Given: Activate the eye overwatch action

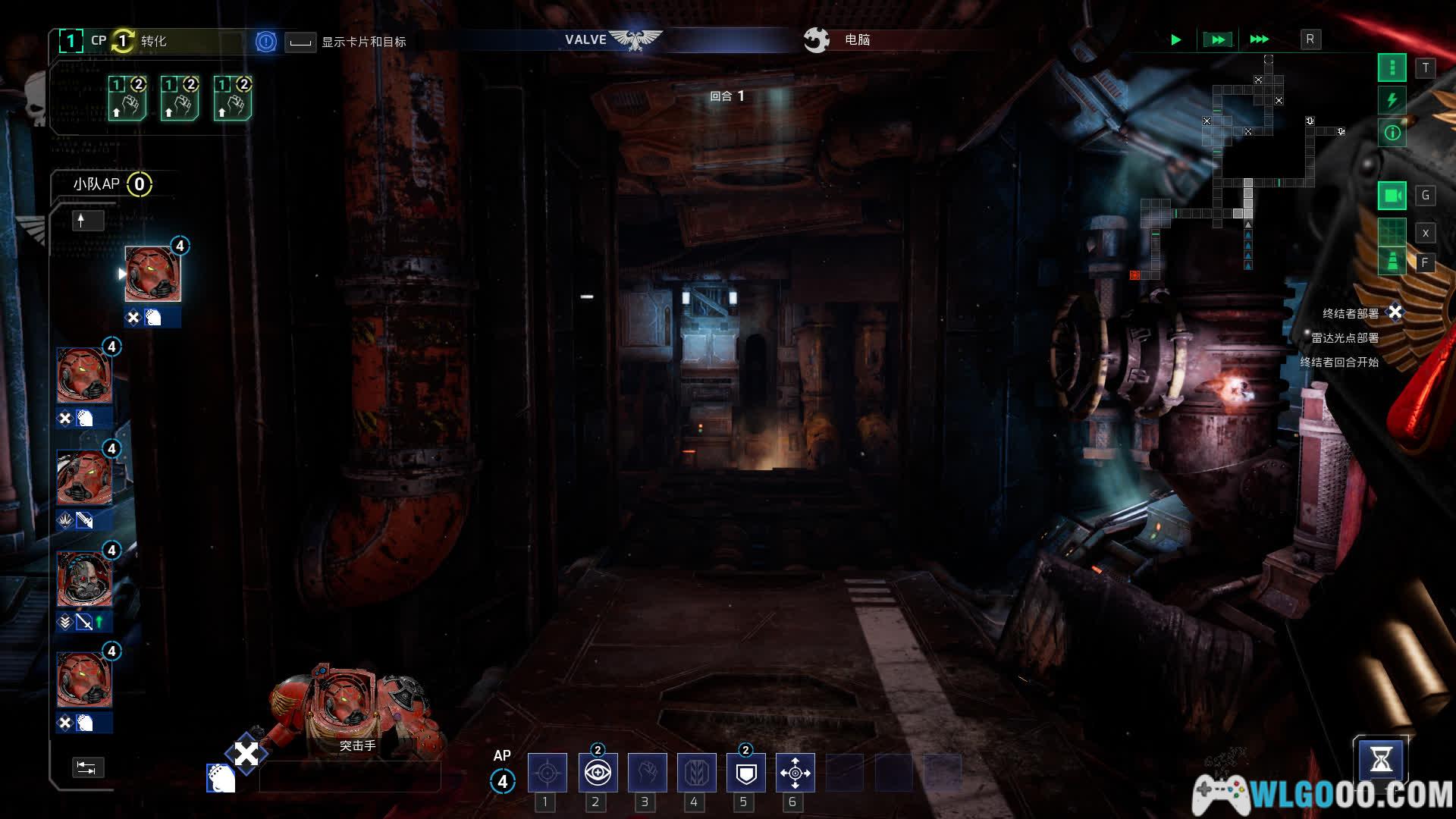Looking at the screenshot, I should [598, 773].
